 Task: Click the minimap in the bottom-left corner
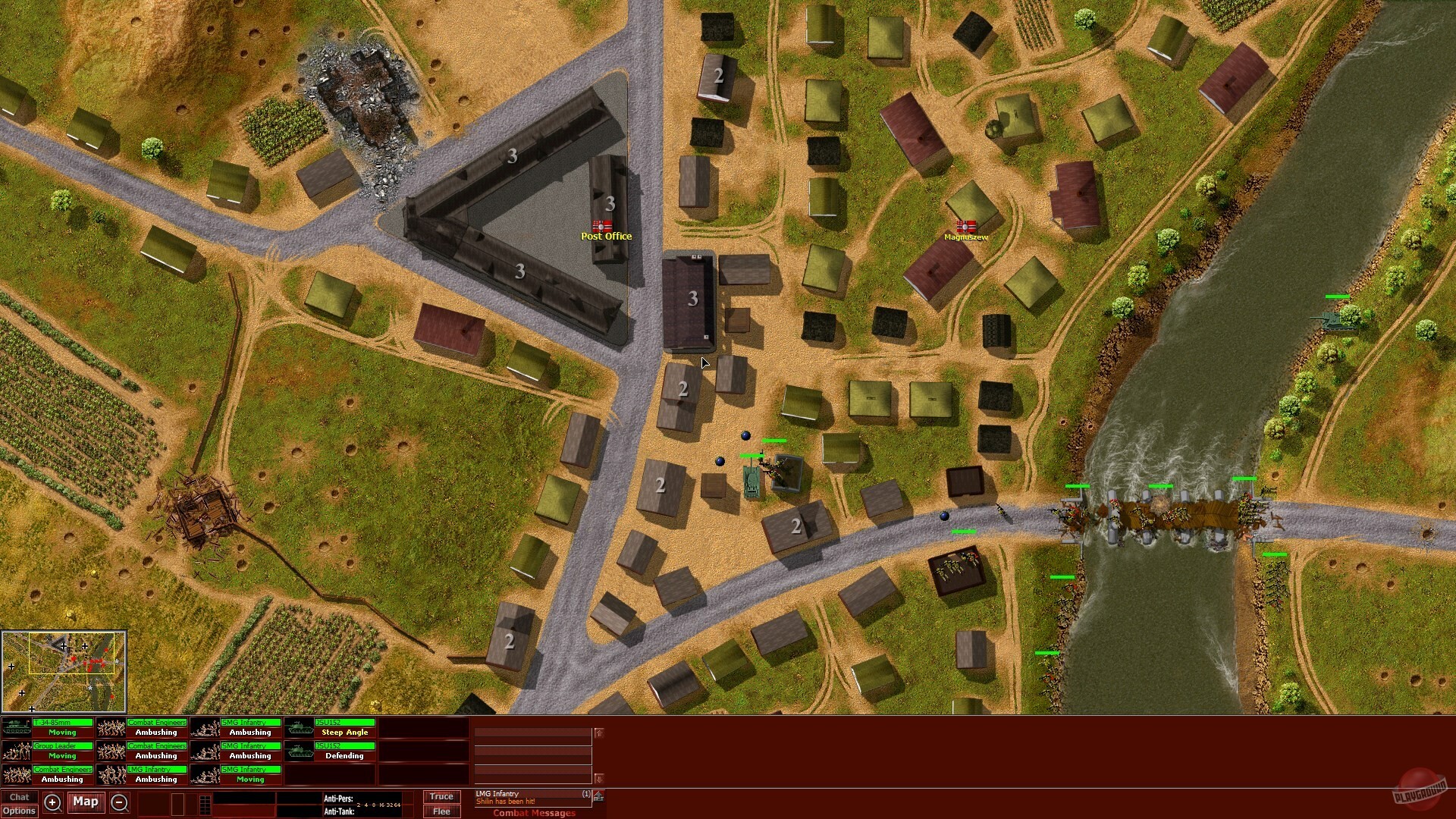pyautogui.click(x=64, y=671)
